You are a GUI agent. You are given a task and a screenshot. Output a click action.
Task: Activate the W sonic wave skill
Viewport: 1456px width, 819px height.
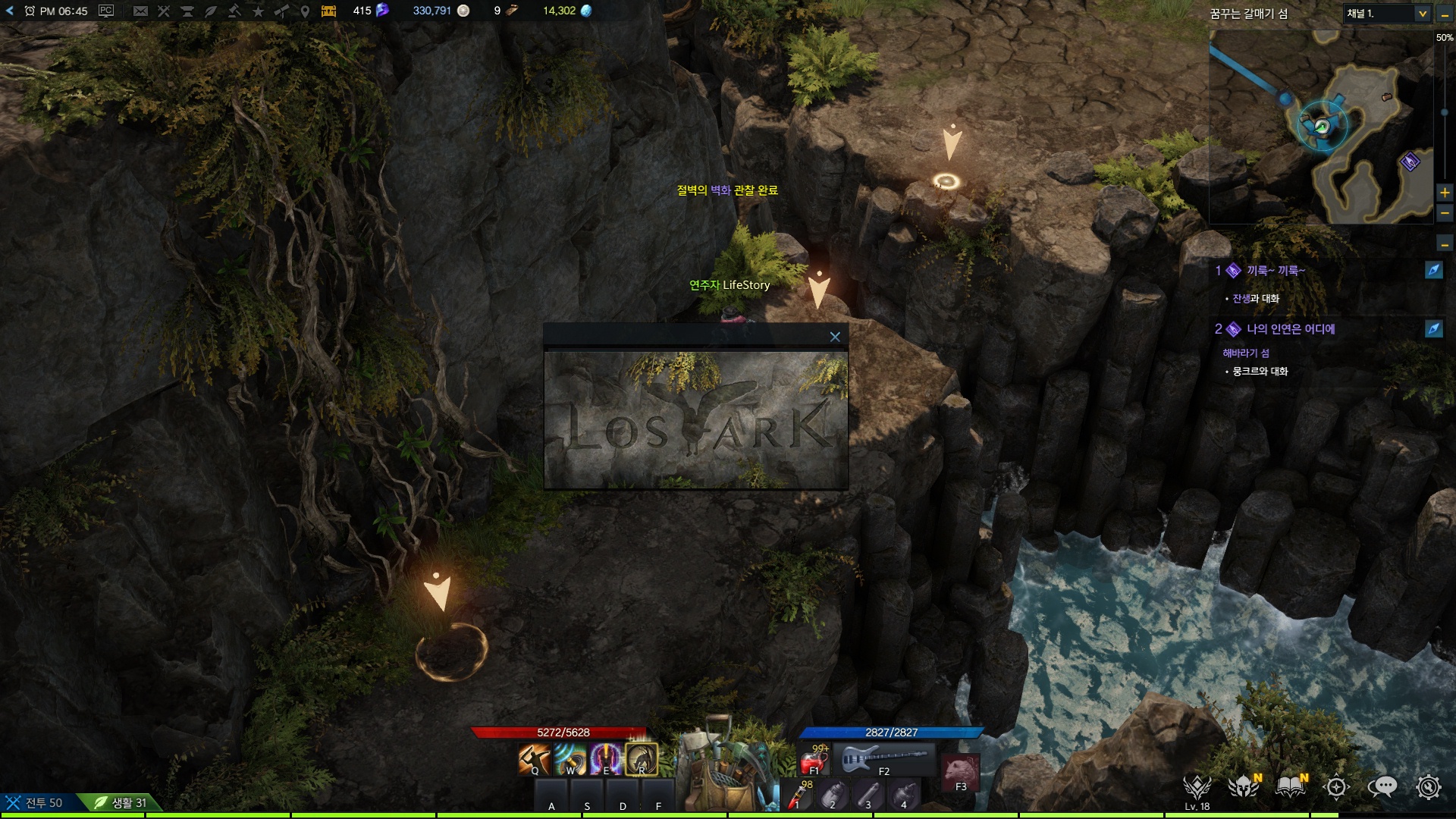point(570,758)
